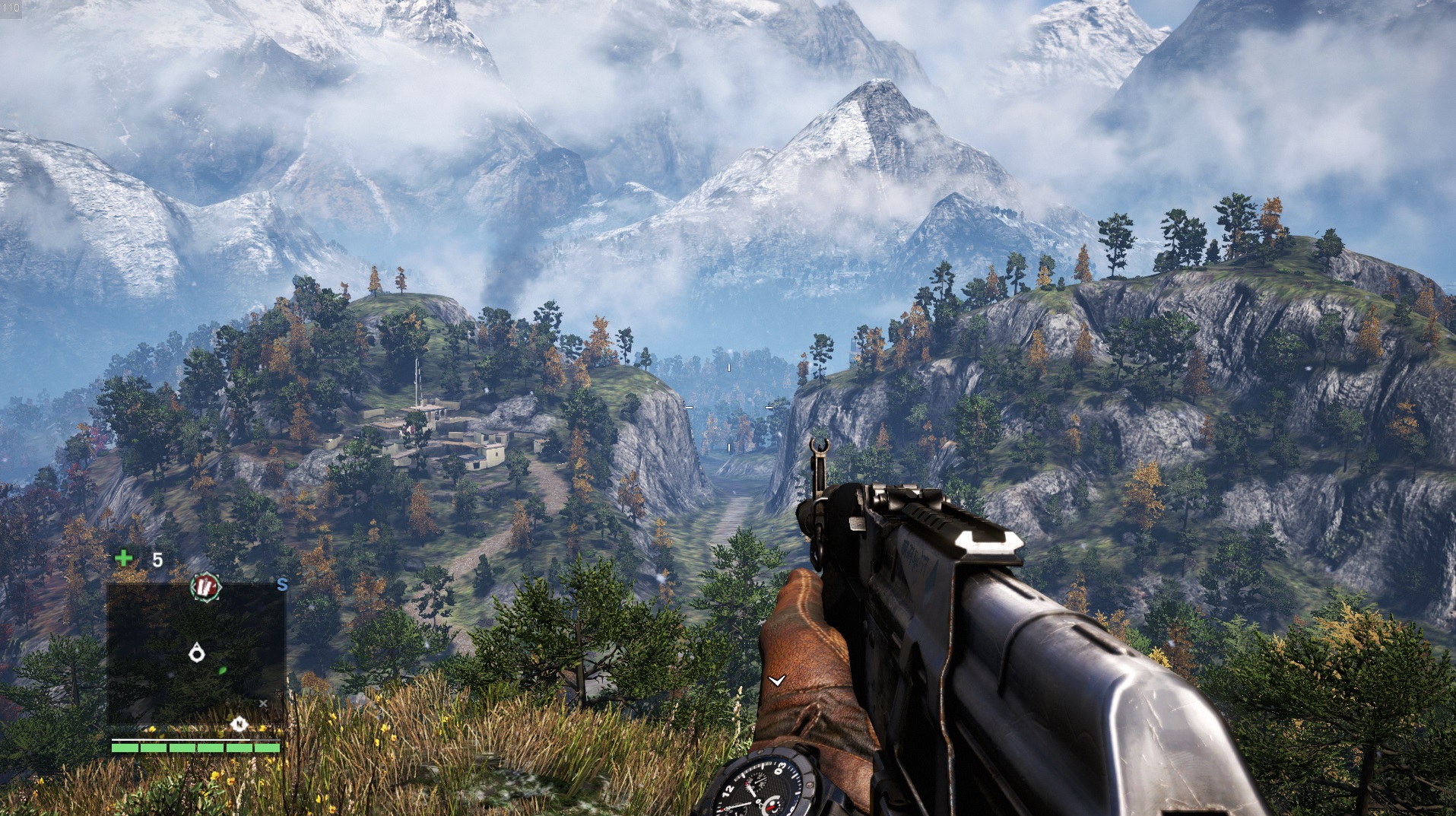1456x816 pixels.
Task: Click the white player arrow marker on minimap
Action: 197,651
